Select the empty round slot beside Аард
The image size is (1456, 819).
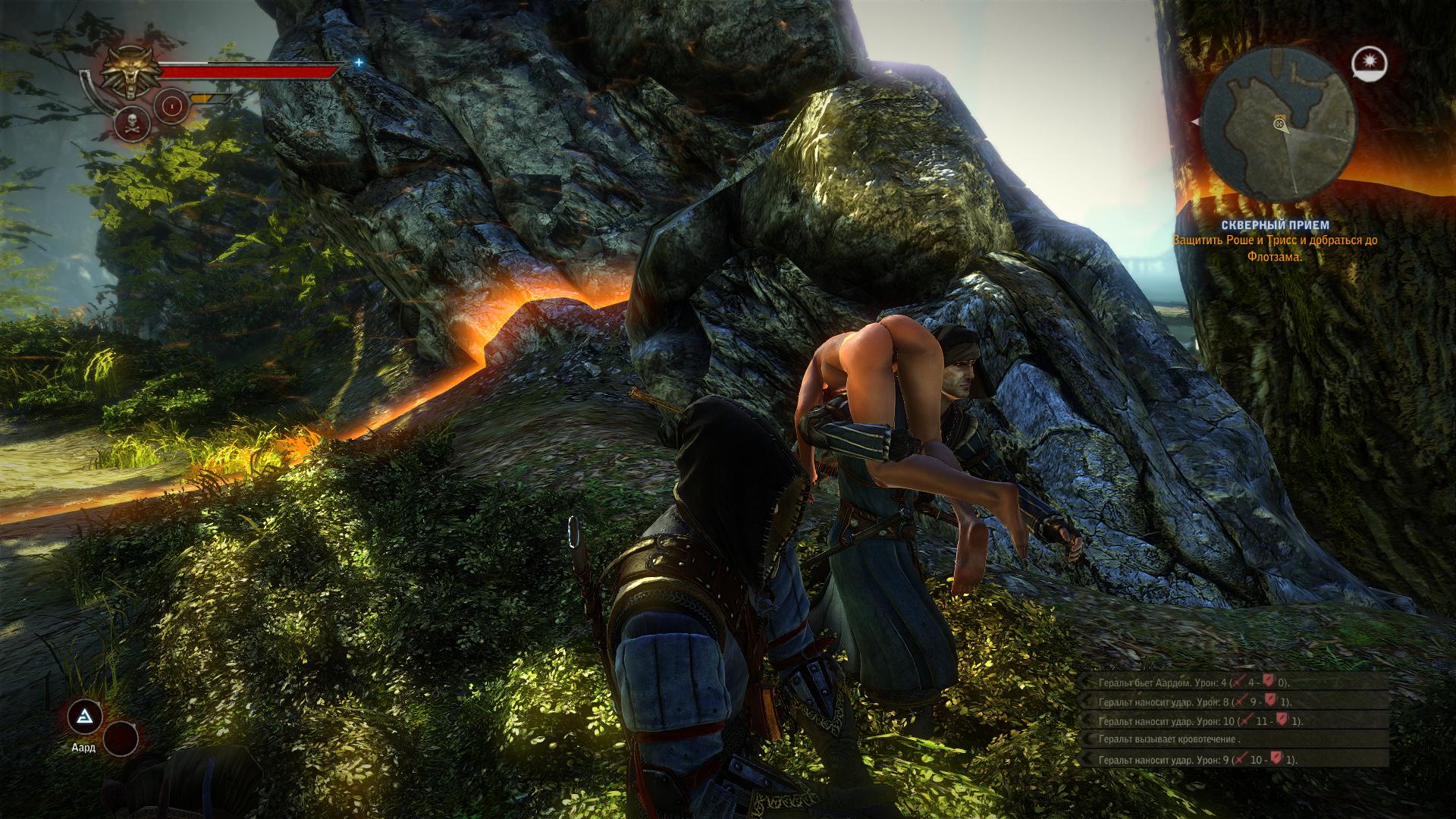click(x=120, y=738)
